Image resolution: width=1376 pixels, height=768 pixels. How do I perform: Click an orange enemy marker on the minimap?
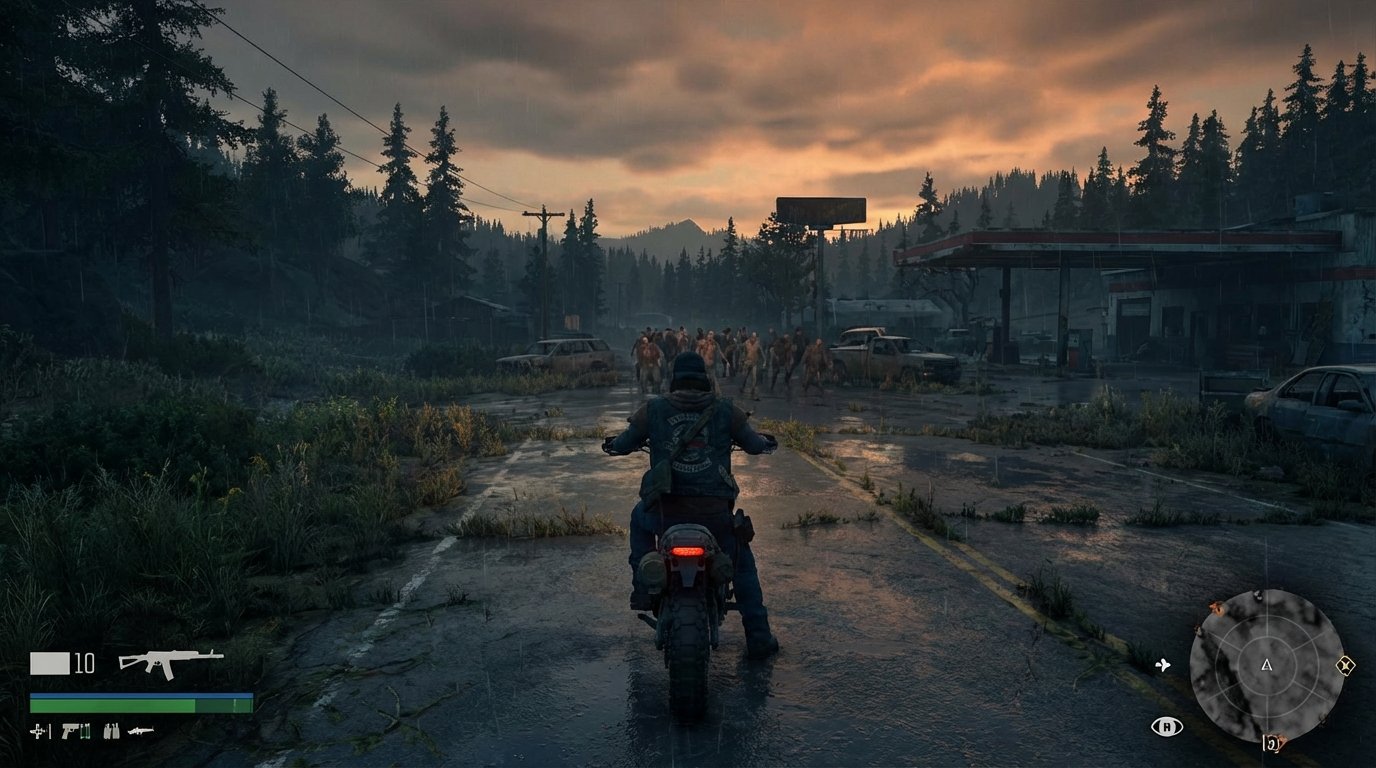click(1216, 608)
